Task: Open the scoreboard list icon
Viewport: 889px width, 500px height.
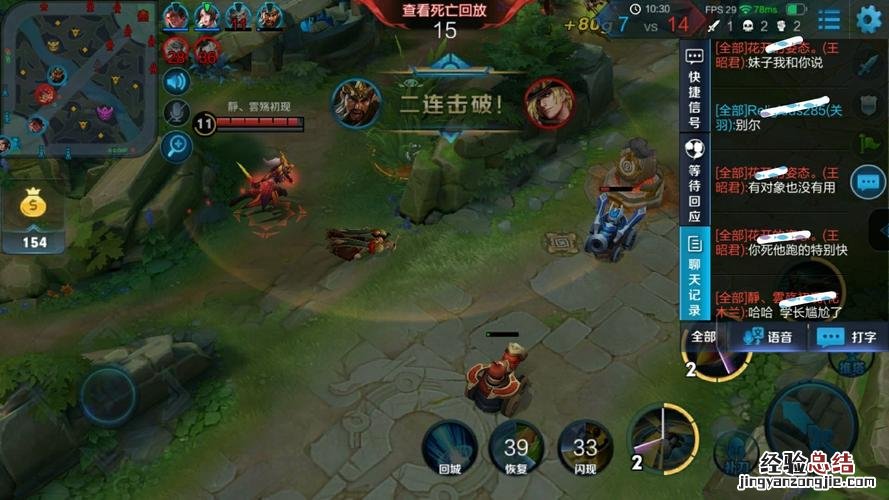Action: 829,20
